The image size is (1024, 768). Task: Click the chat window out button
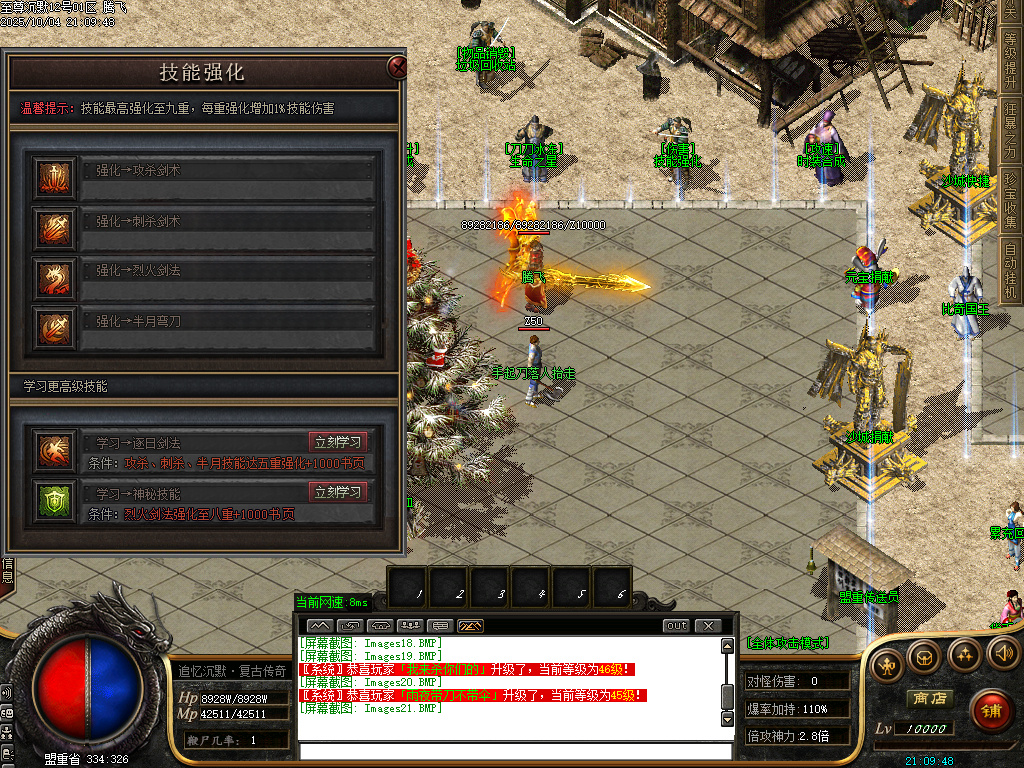tap(677, 626)
